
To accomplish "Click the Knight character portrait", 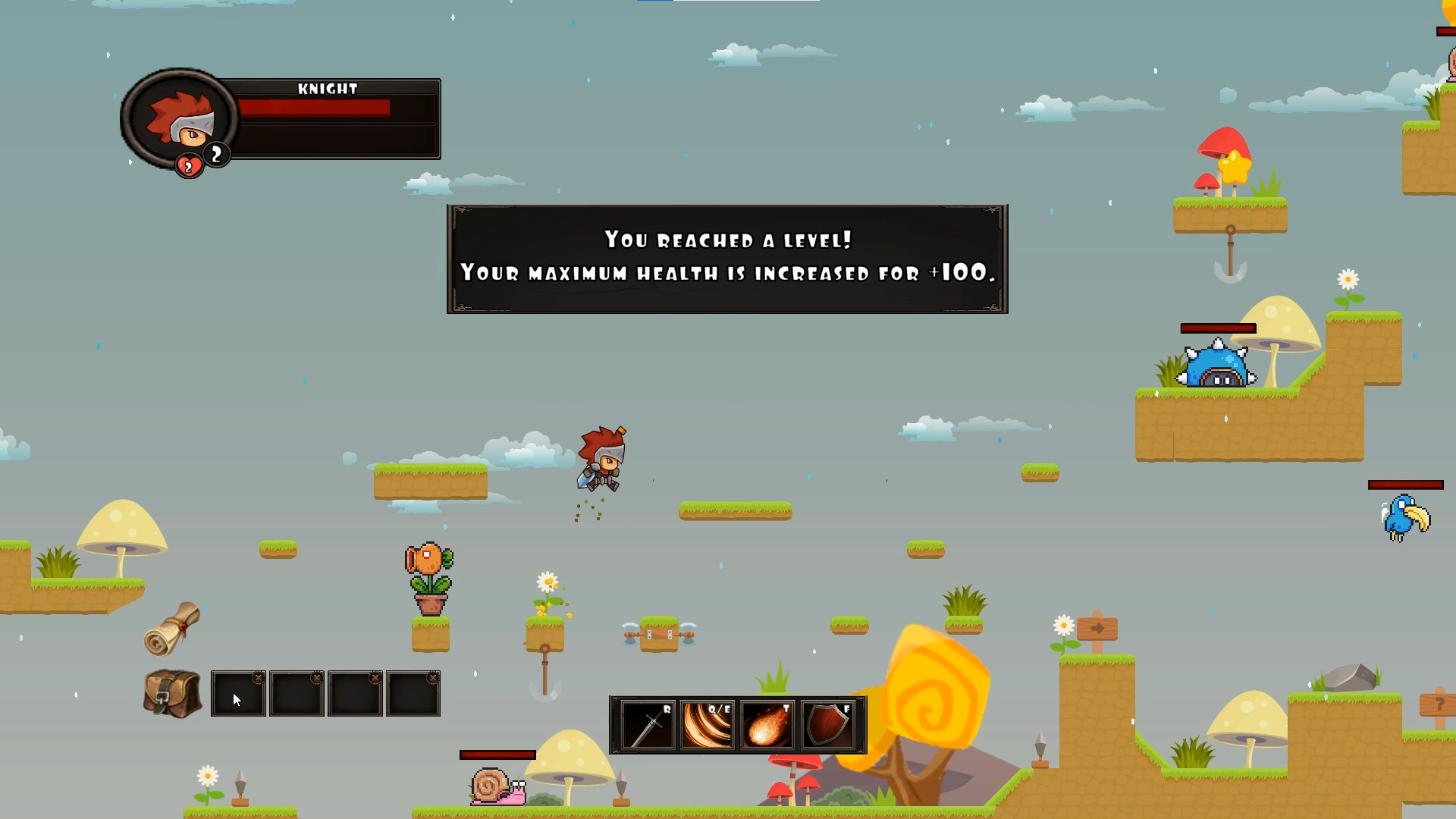I will pos(180,119).
